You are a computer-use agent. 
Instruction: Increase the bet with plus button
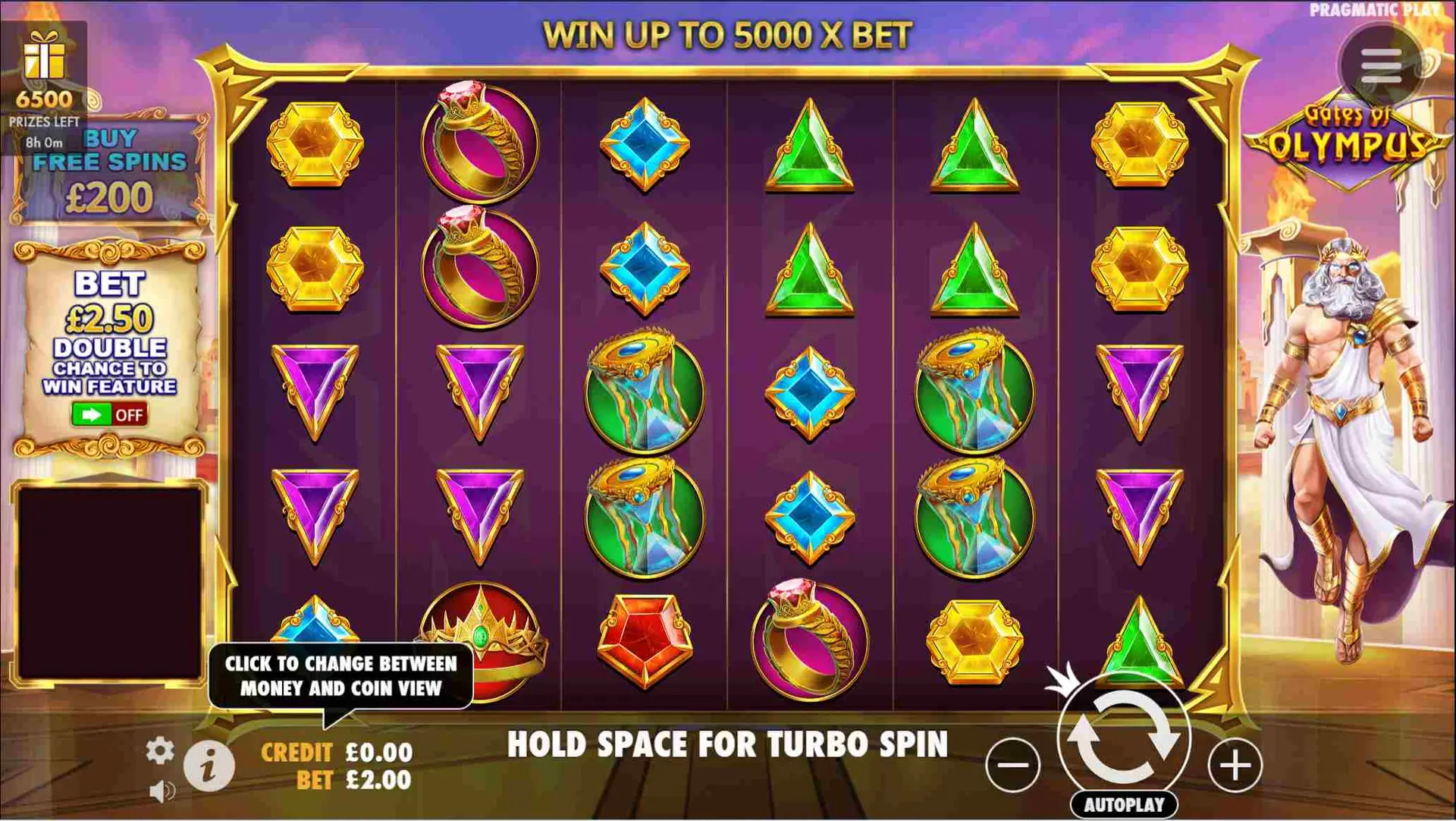(x=1235, y=764)
